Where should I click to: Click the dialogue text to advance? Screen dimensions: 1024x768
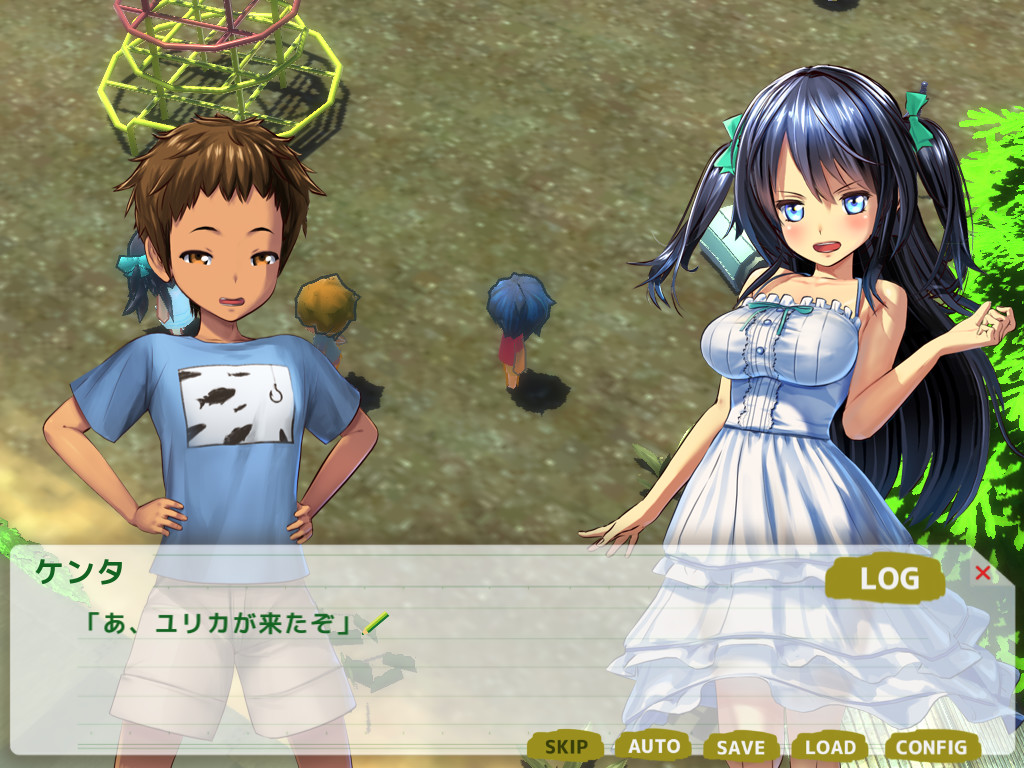tap(220, 625)
